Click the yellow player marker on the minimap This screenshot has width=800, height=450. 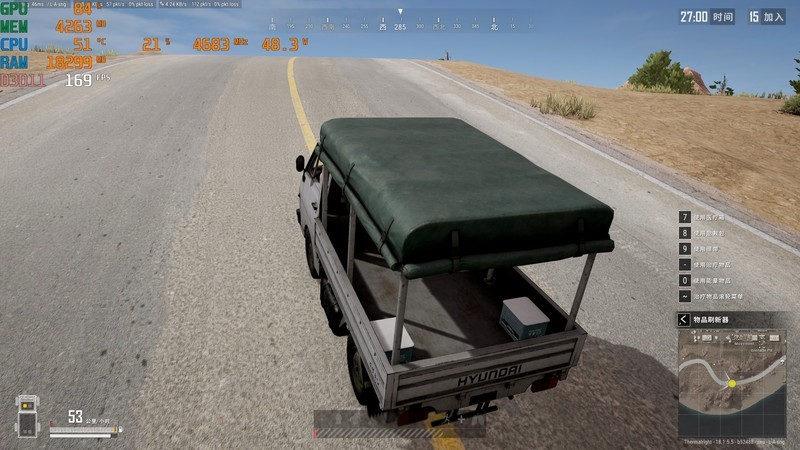click(732, 384)
